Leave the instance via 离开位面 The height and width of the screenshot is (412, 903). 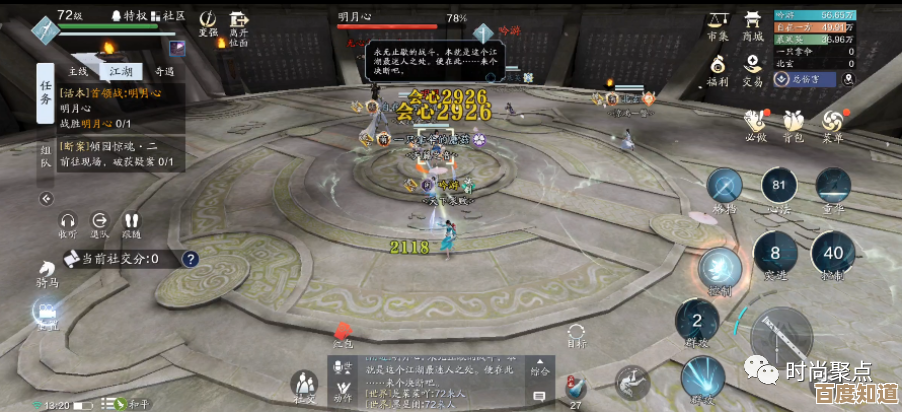tap(238, 27)
